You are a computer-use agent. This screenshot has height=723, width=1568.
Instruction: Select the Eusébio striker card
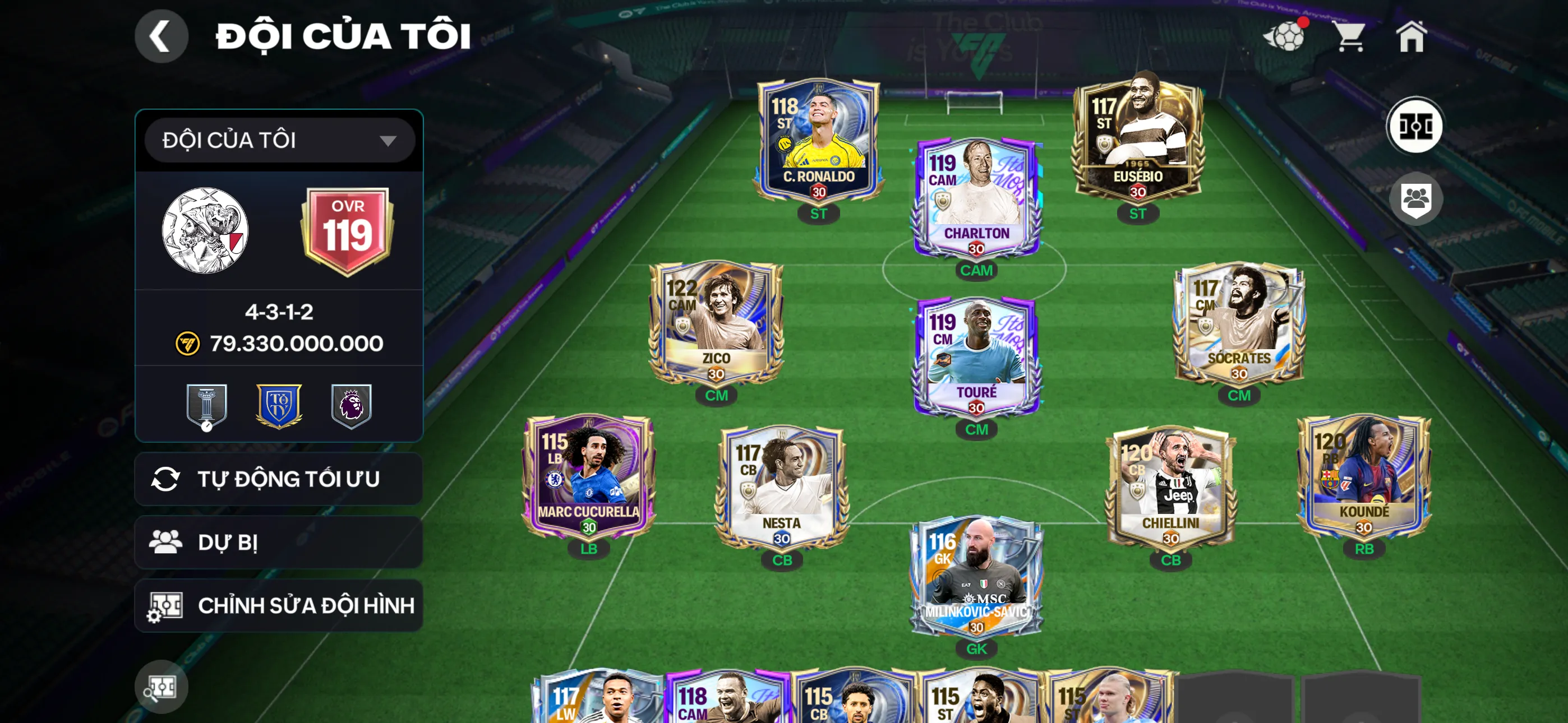tap(1137, 143)
